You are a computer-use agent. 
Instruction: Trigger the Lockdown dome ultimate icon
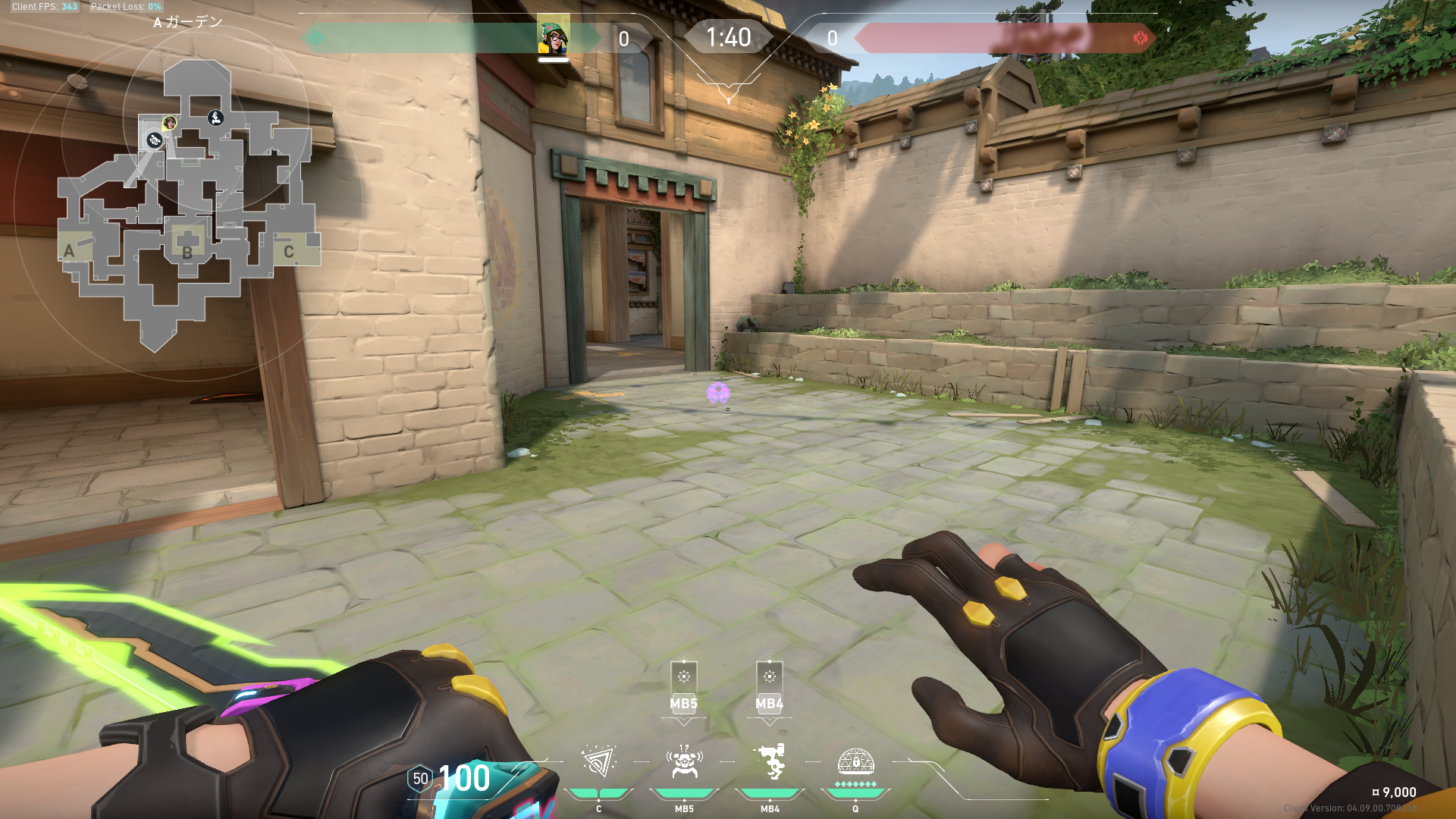(855, 761)
